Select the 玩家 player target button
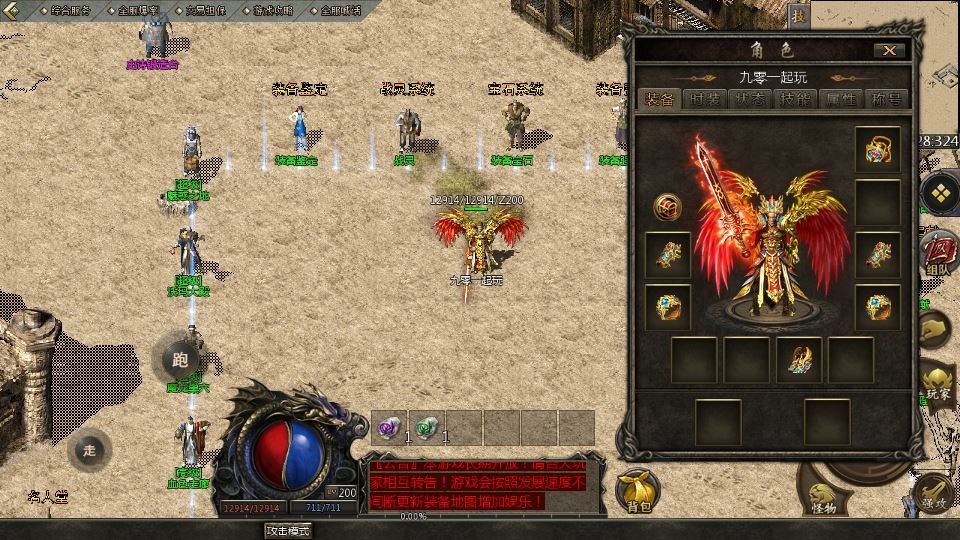Image resolution: width=960 pixels, height=540 pixels. [938, 385]
